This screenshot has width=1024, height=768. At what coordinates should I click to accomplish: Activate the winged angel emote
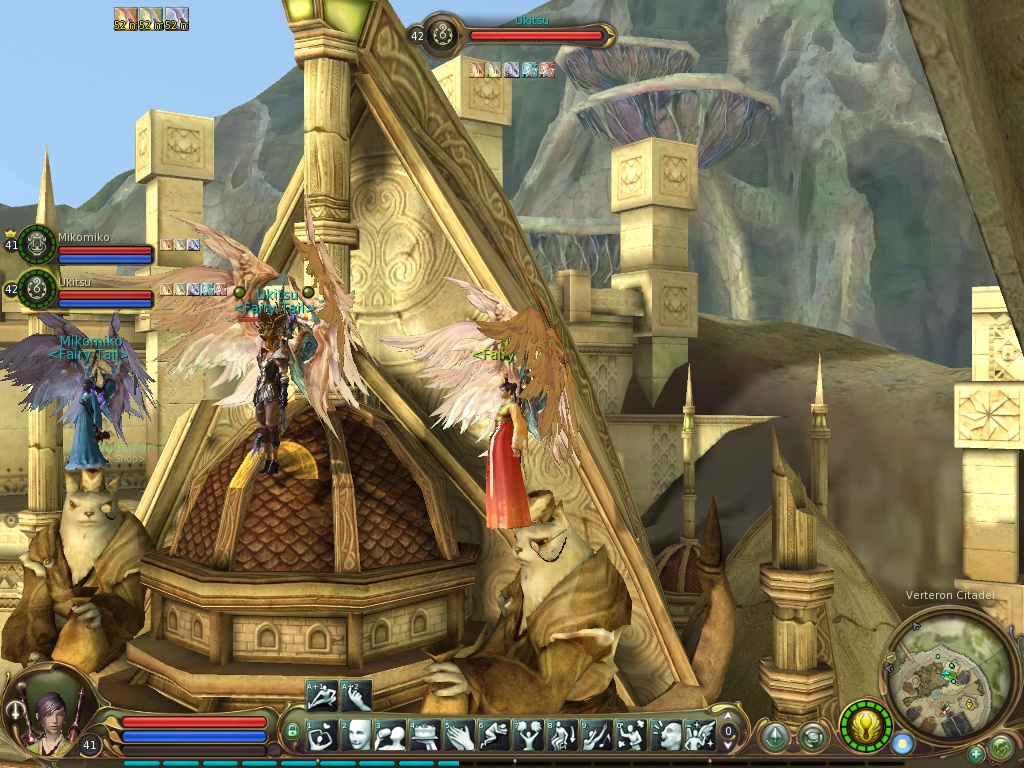tap(699, 735)
